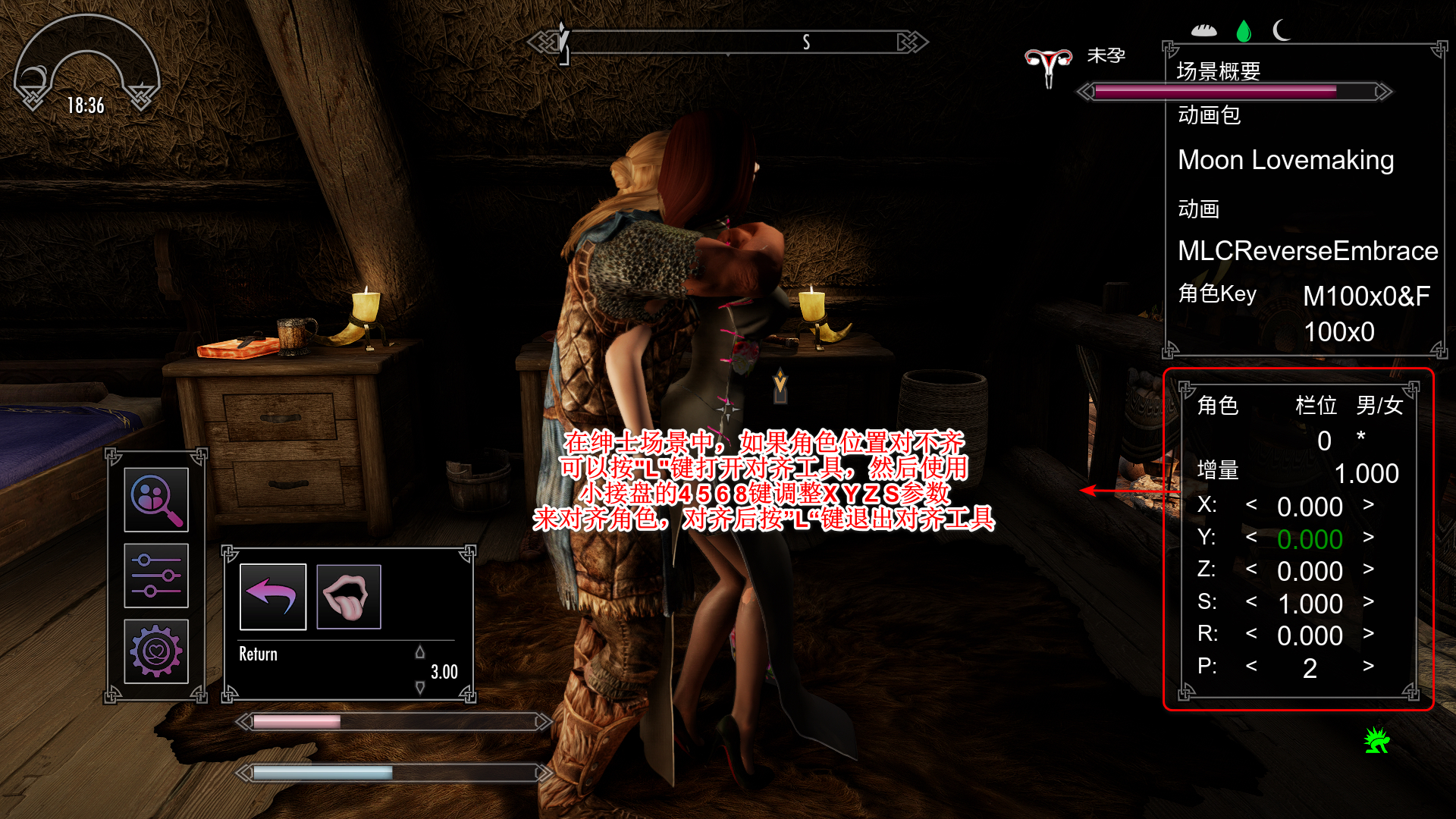This screenshot has height=819, width=1456.
Task: Increase the X offset value
Action: click(1368, 505)
